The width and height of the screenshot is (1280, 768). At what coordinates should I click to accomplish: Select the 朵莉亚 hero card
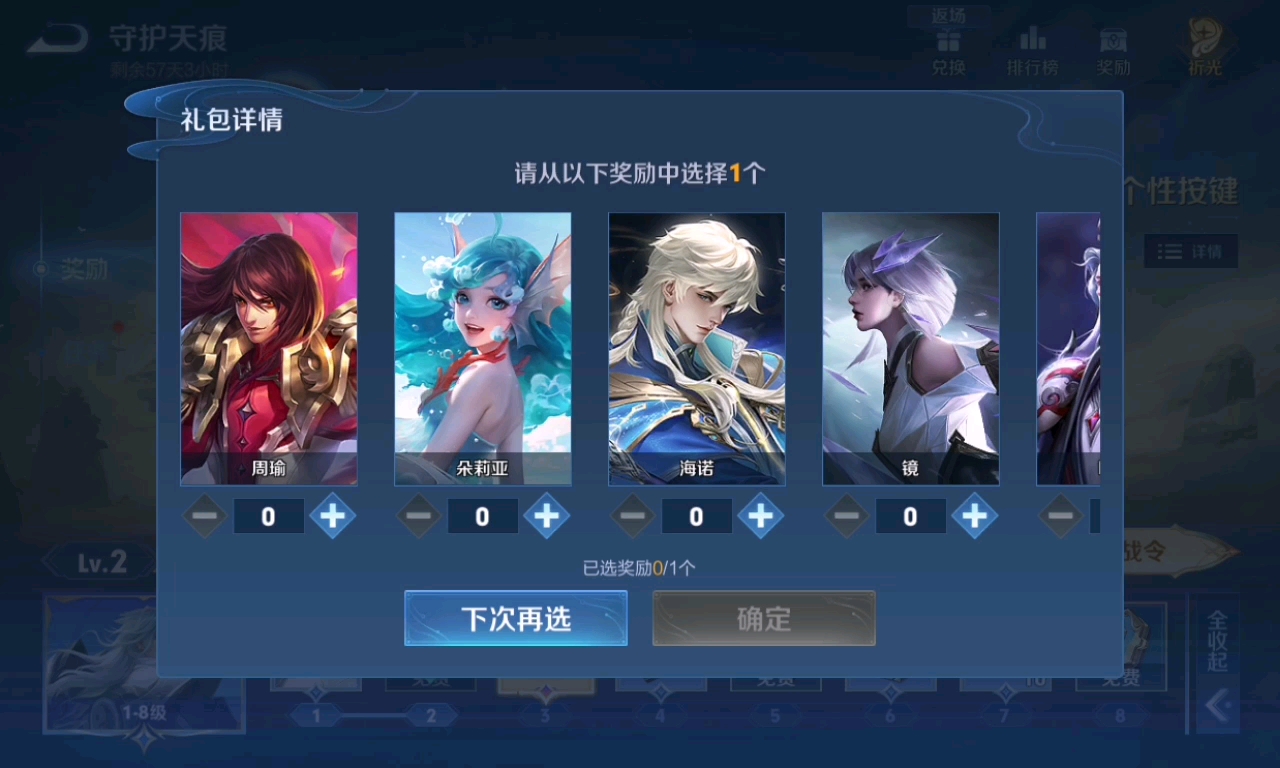click(483, 349)
